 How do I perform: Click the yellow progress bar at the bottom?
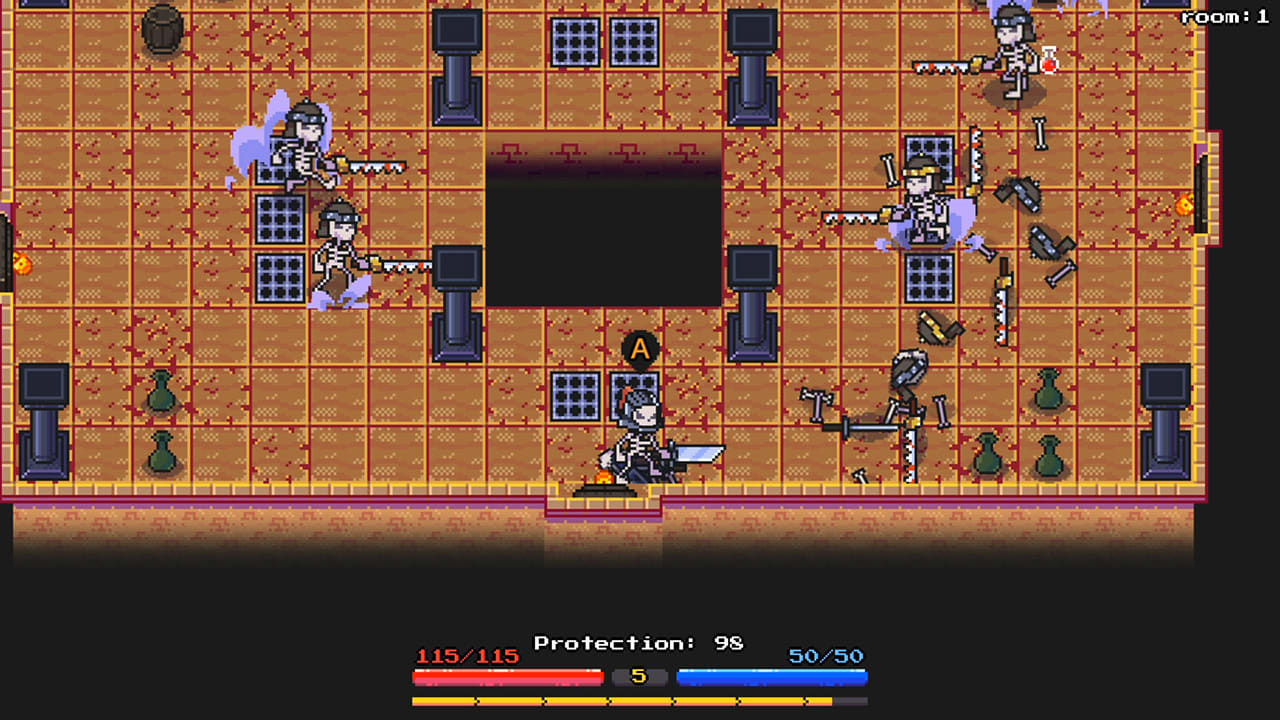tap(640, 700)
